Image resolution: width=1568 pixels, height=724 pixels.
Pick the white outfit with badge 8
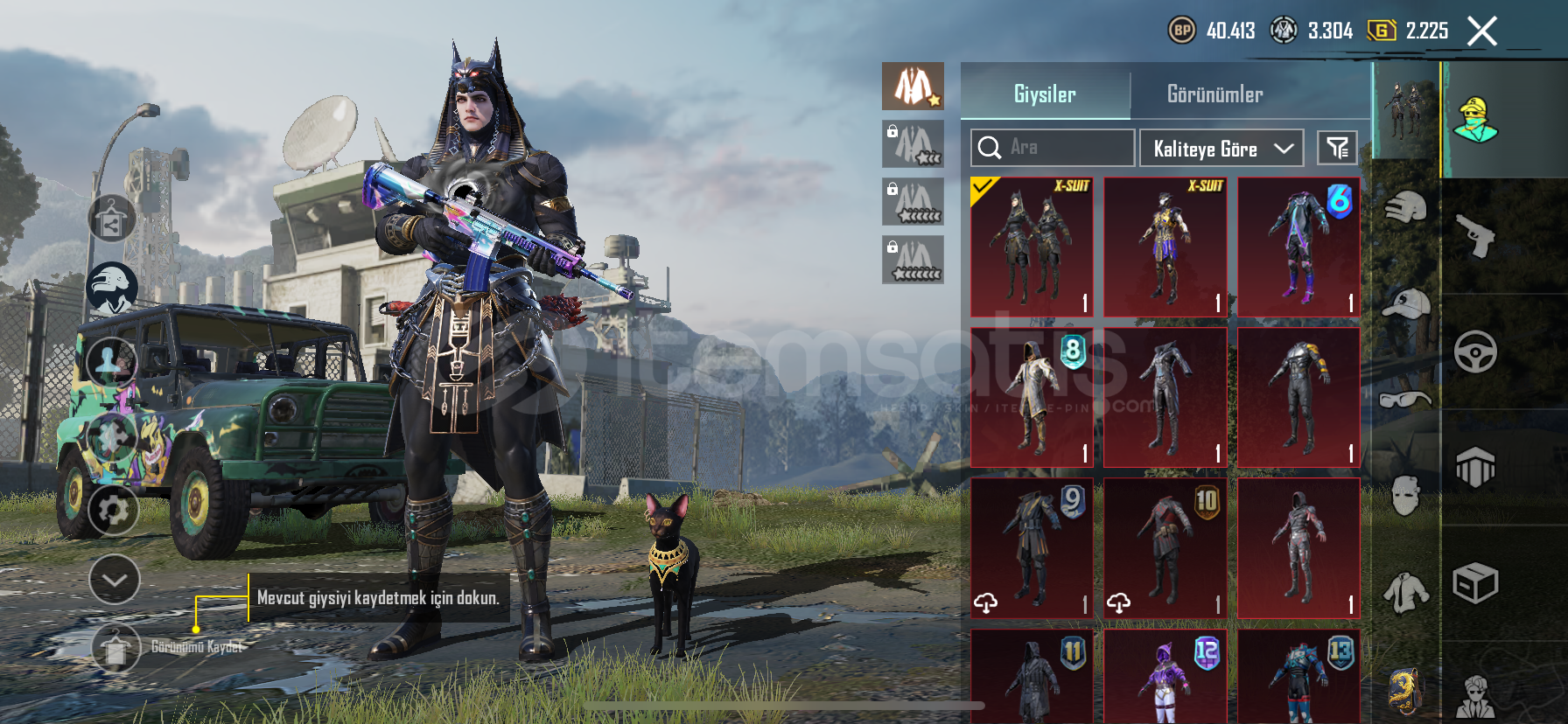[1032, 397]
